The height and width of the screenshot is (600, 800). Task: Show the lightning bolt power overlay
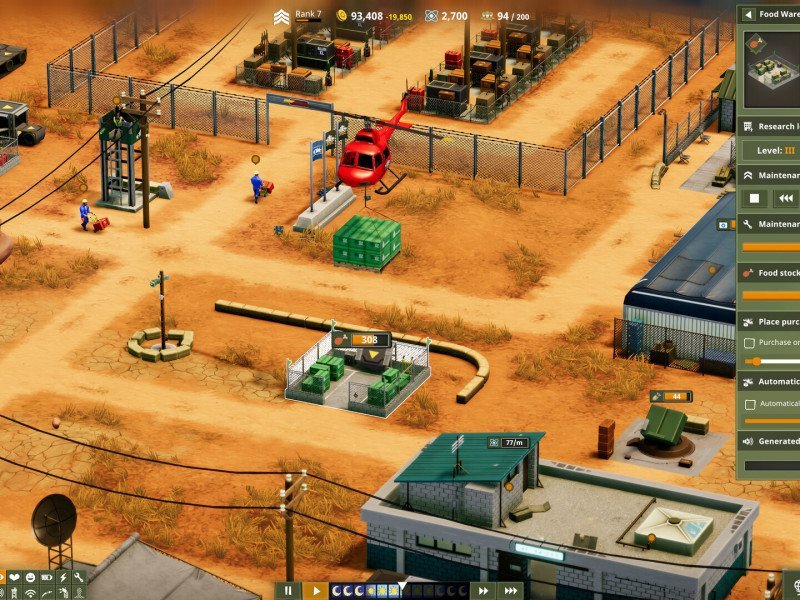click(62, 578)
